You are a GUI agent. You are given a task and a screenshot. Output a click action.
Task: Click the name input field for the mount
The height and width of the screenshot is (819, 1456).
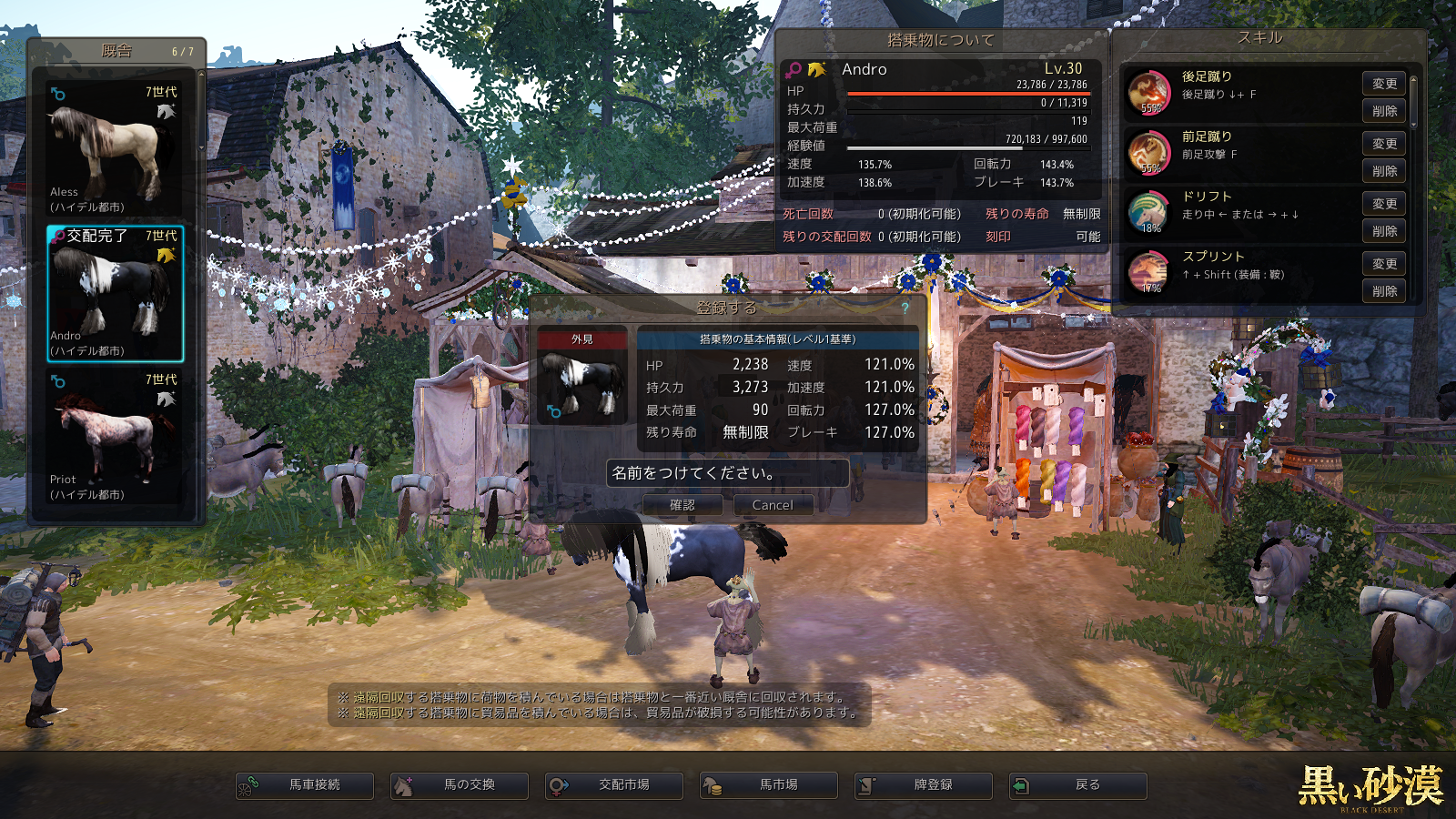(727, 473)
